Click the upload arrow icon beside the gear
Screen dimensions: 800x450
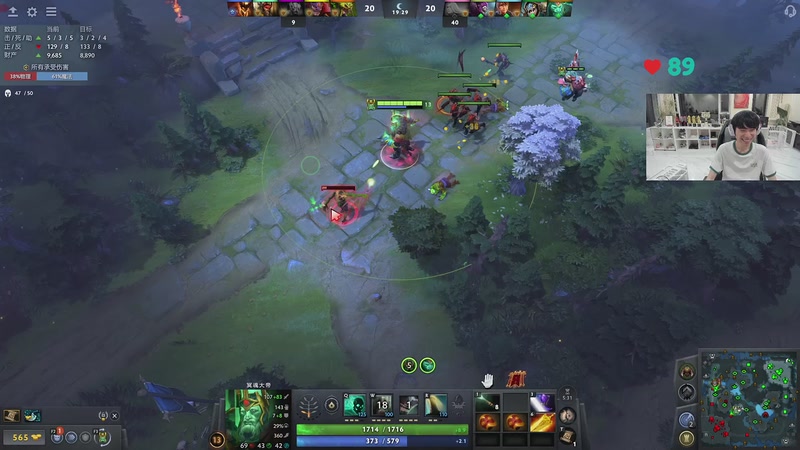(12, 12)
